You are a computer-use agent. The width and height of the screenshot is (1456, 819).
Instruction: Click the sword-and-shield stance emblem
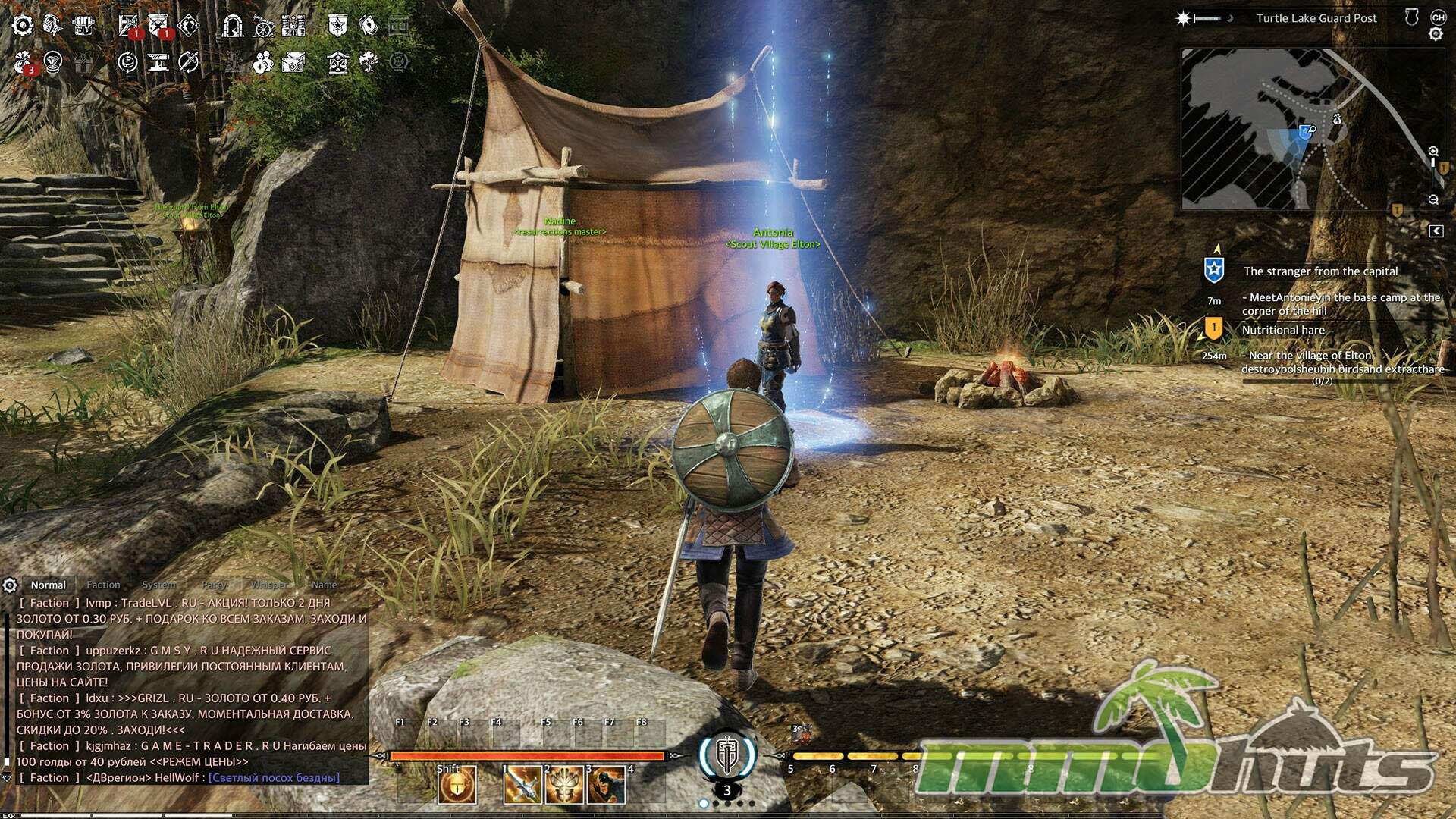coord(726,754)
